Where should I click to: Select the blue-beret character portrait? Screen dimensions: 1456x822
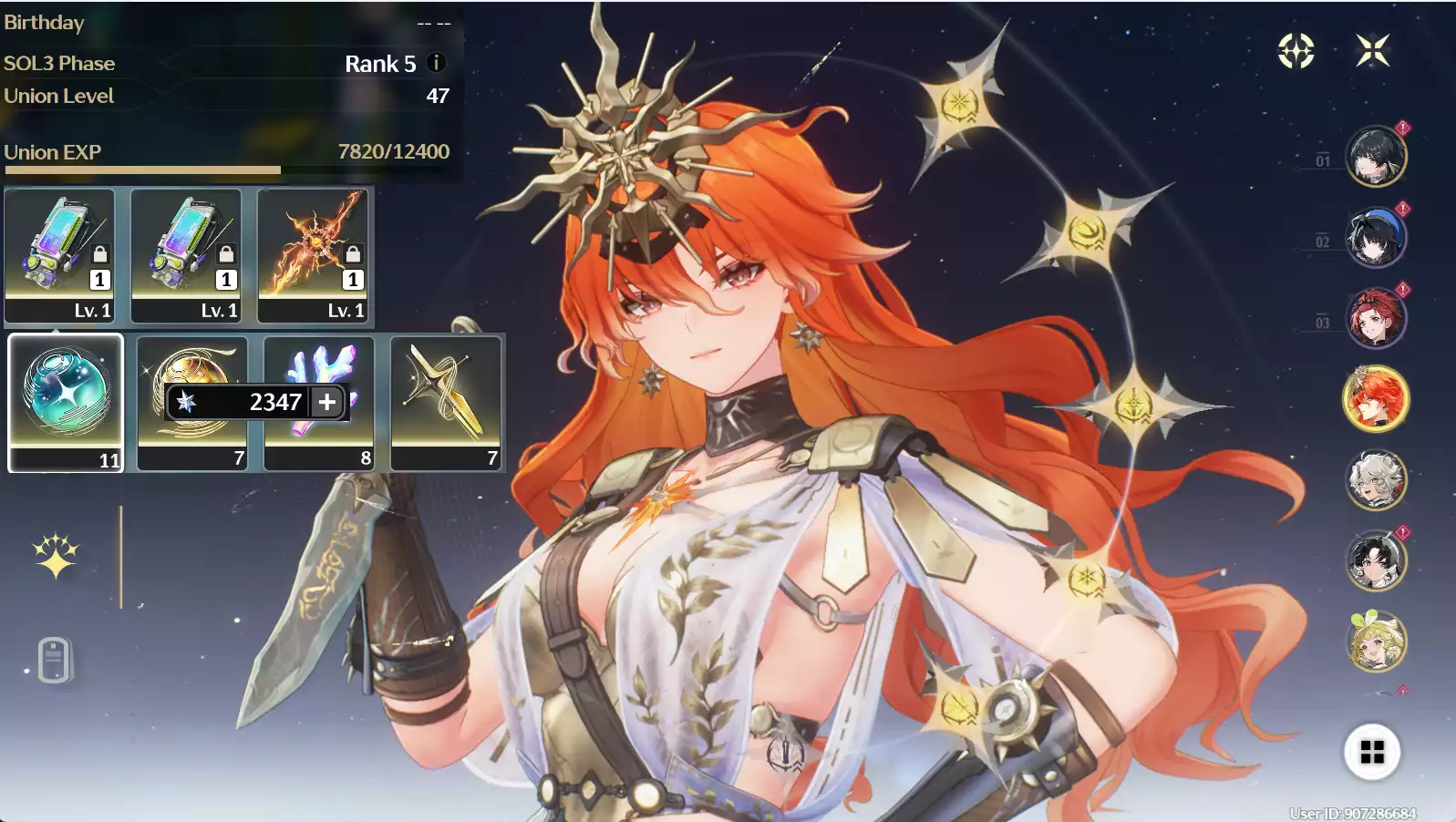point(1376,237)
